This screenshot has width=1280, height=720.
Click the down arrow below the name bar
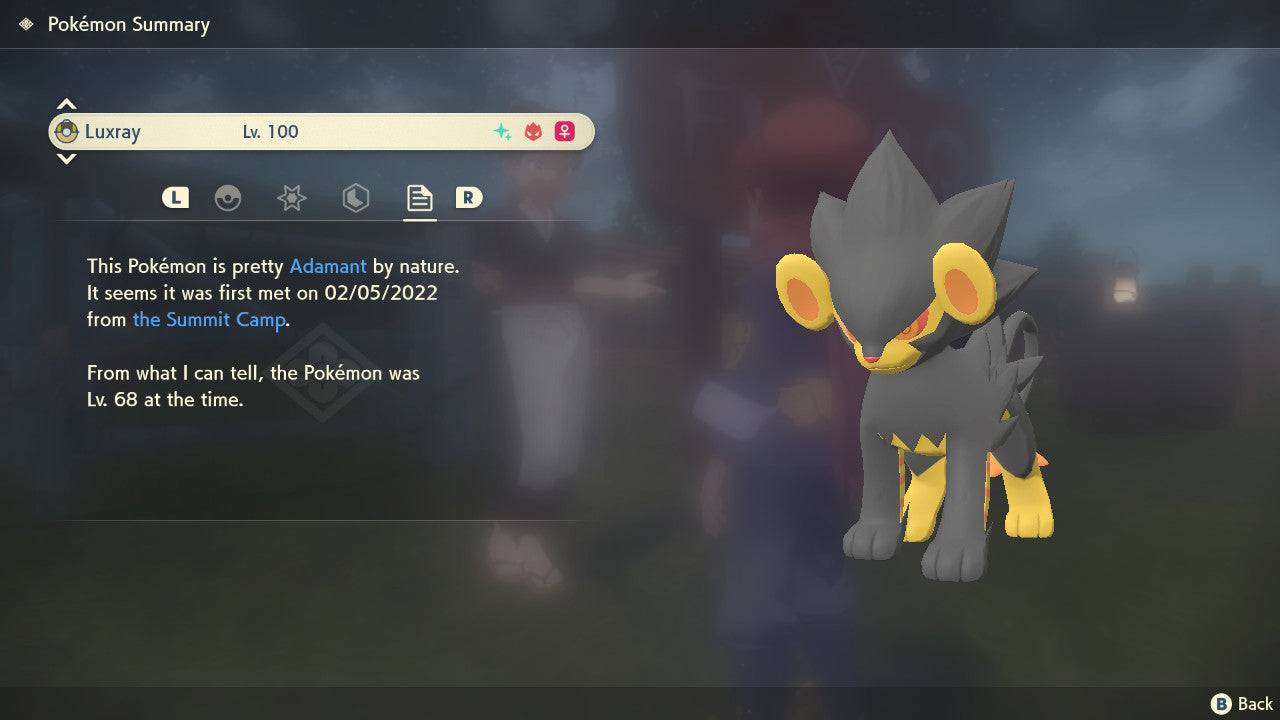pyautogui.click(x=66, y=159)
